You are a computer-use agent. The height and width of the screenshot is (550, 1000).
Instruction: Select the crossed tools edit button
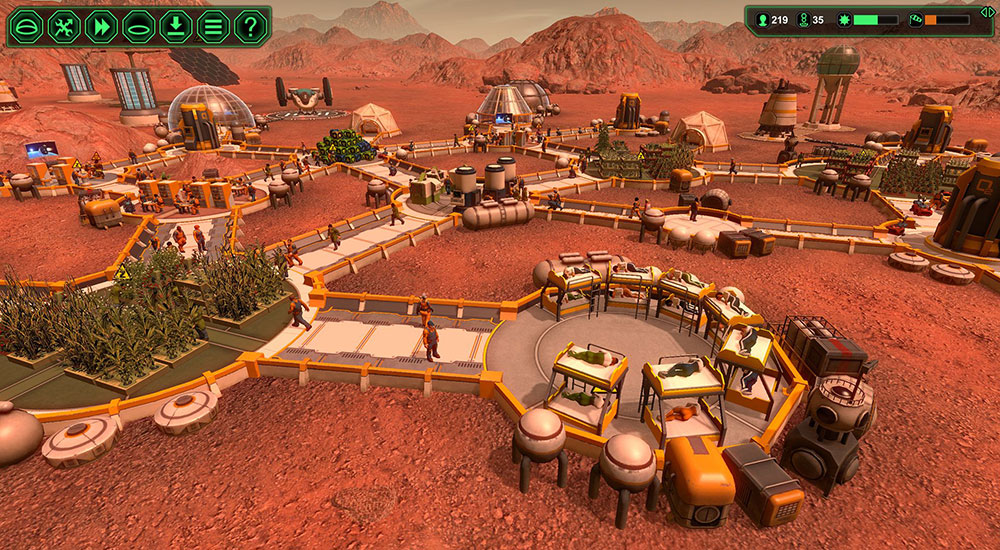(64, 26)
